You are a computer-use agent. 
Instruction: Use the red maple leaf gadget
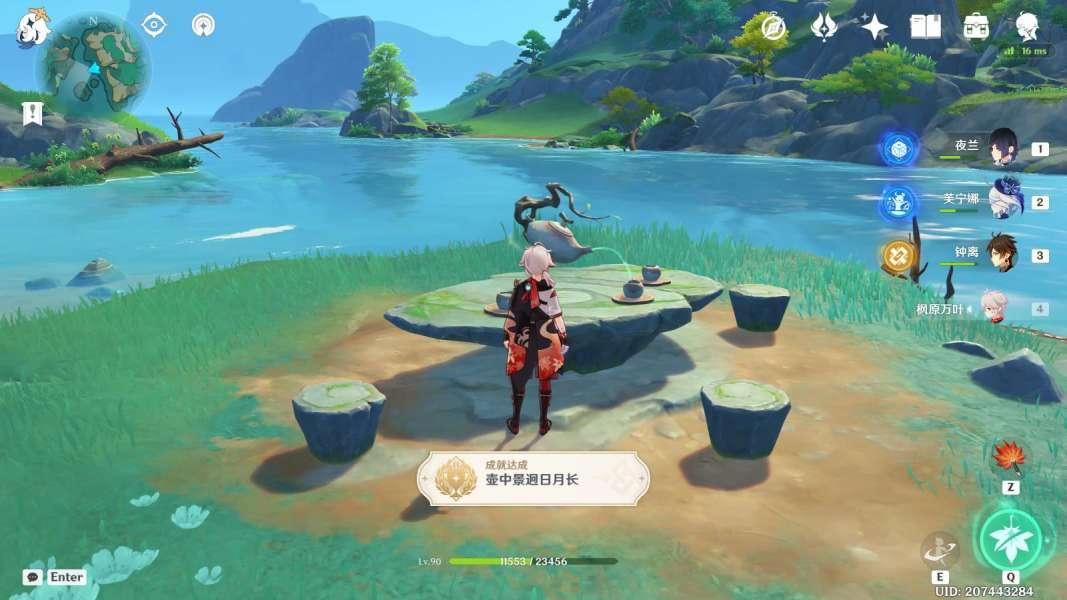1009,458
